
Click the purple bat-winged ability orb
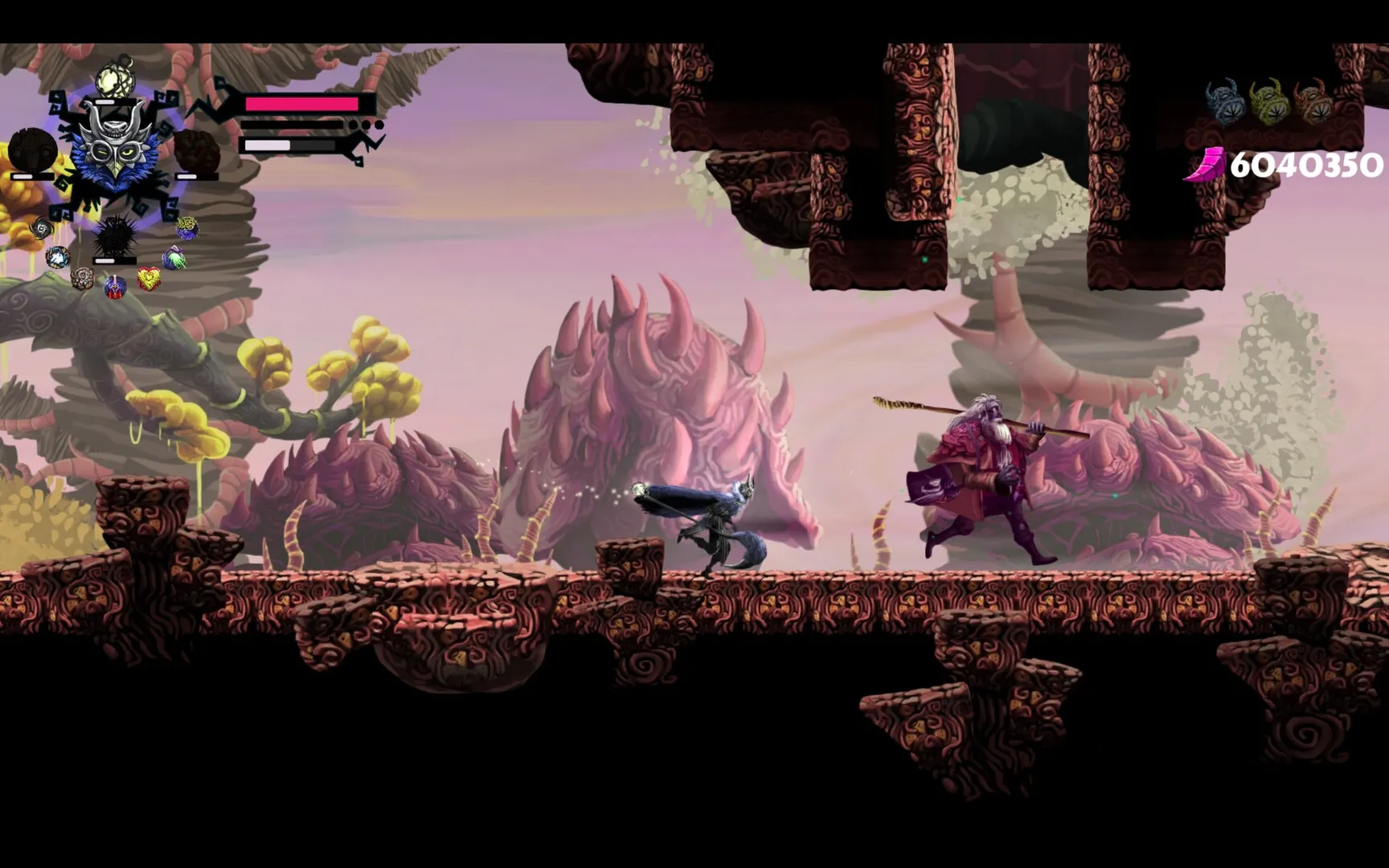(114, 286)
